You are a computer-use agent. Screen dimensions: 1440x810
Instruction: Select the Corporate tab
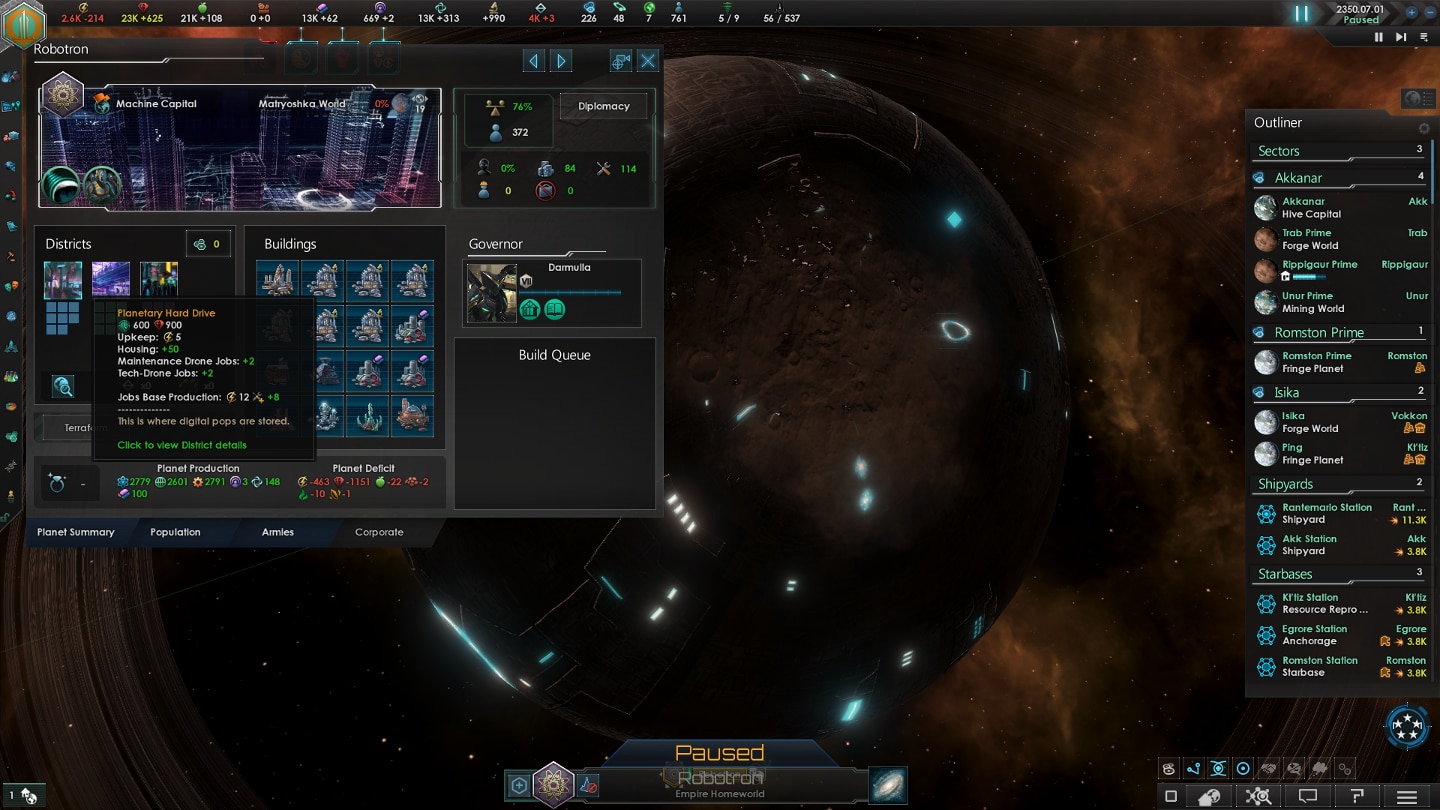(x=379, y=532)
